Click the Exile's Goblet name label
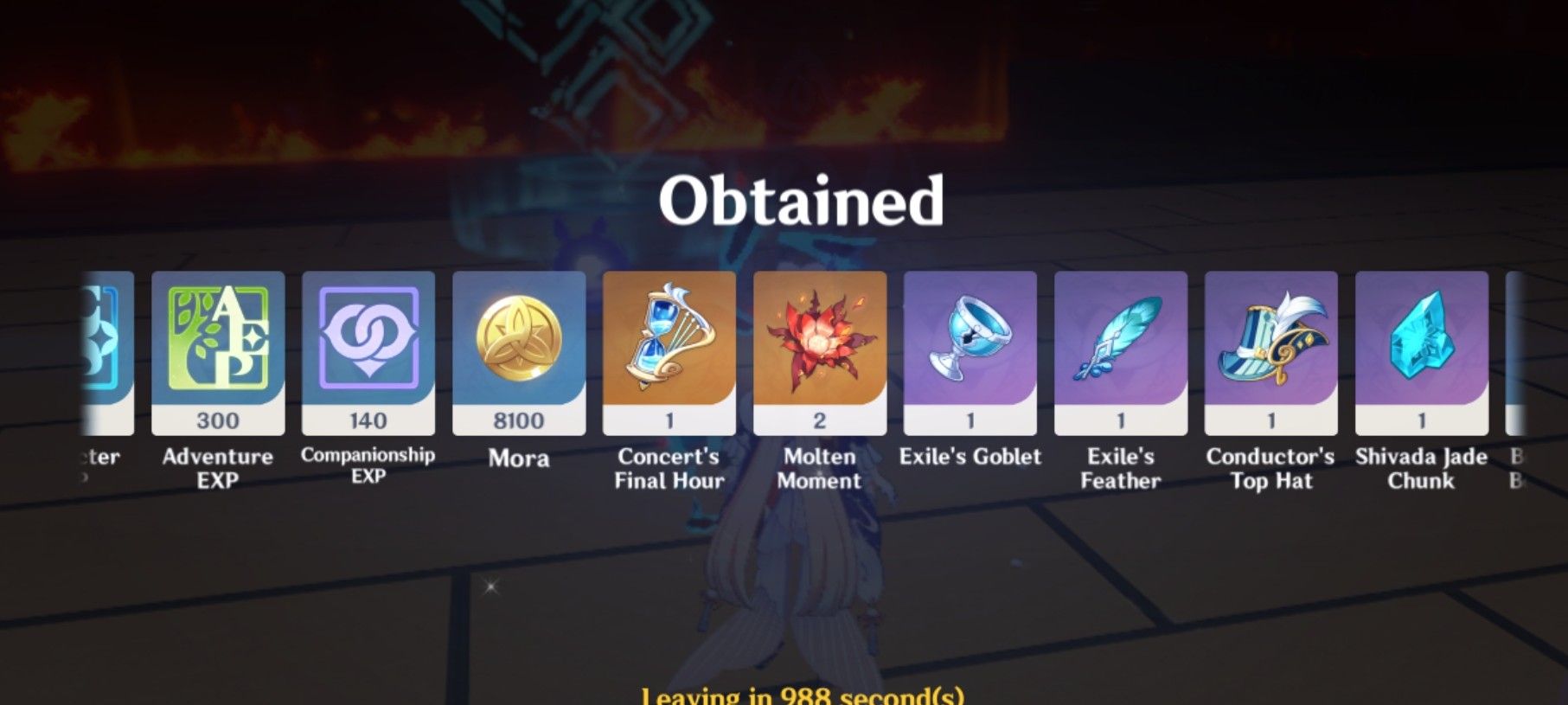Image resolution: width=1568 pixels, height=705 pixels. click(970, 457)
